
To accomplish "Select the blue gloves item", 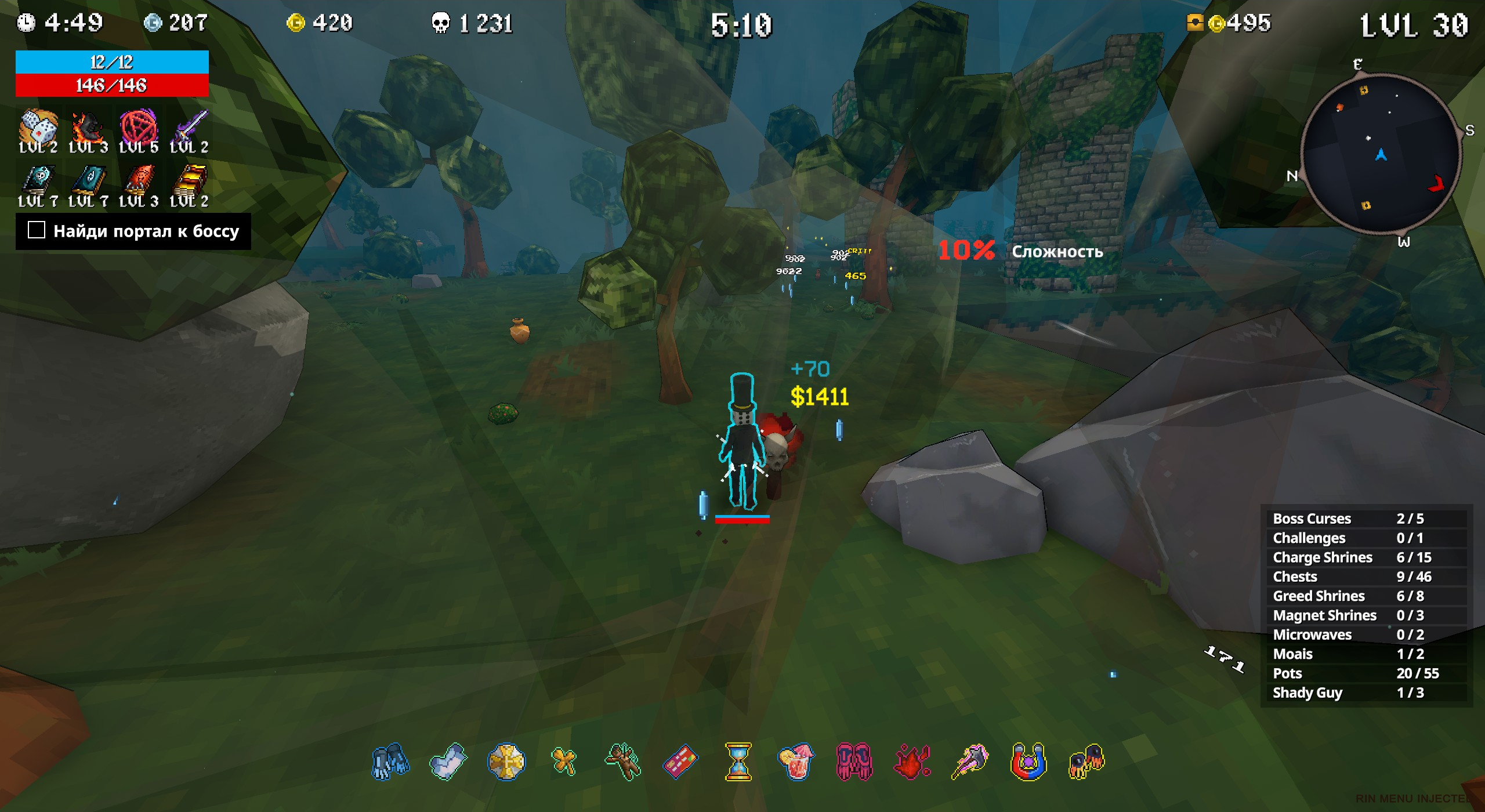I will click(x=390, y=761).
